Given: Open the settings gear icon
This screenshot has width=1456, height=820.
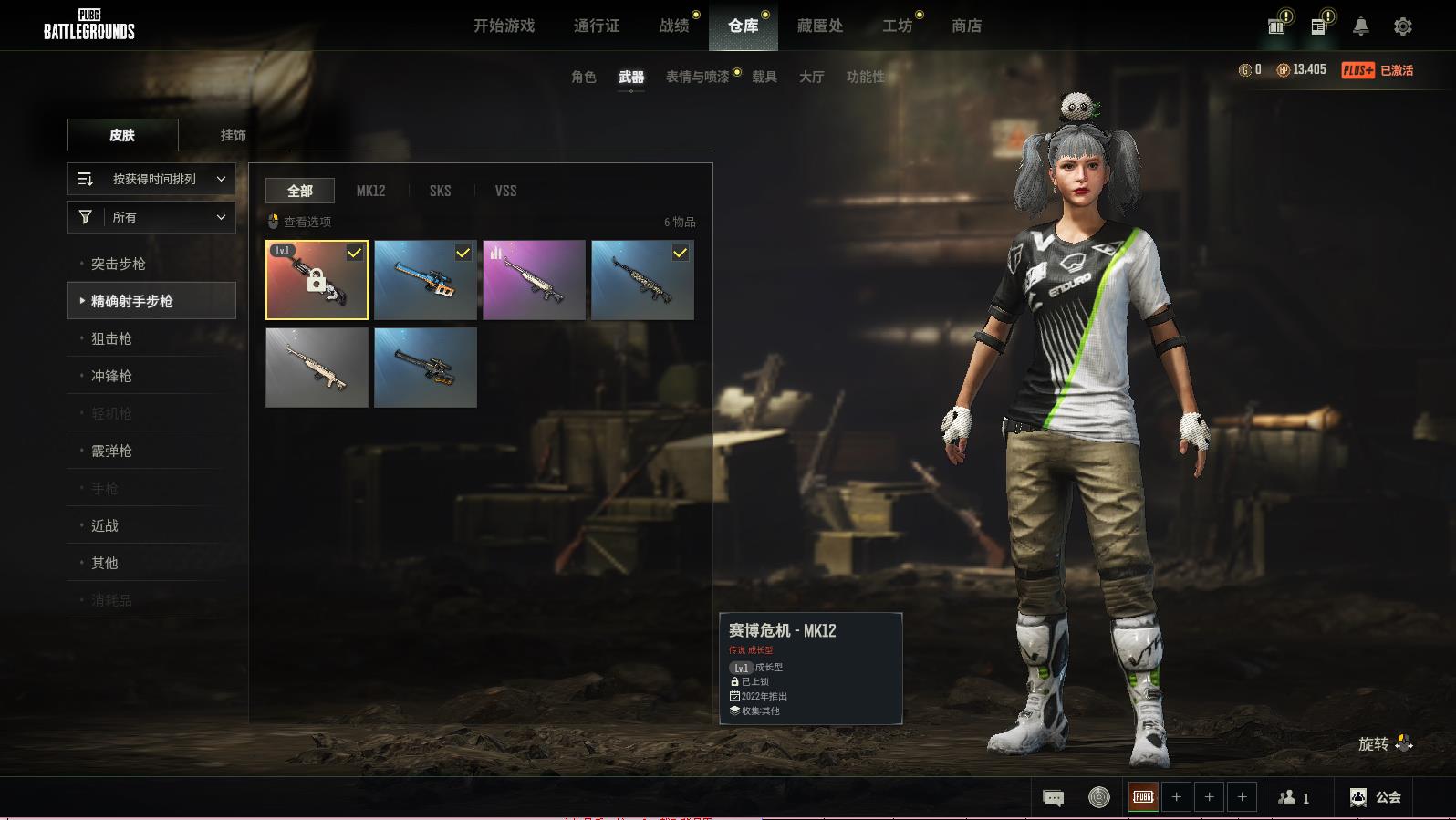Looking at the screenshot, I should tap(1402, 26).
